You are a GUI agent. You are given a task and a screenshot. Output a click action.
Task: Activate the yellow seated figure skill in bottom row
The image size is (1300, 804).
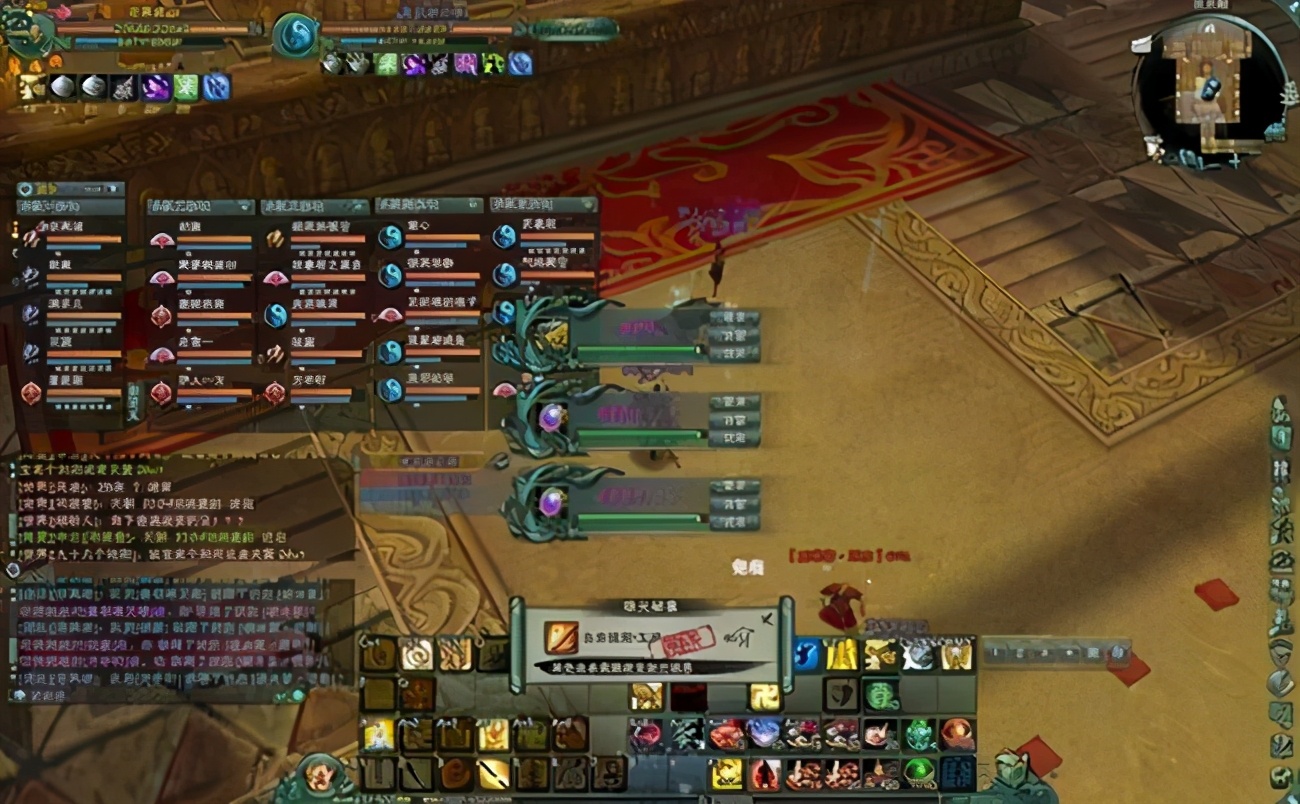(727, 773)
